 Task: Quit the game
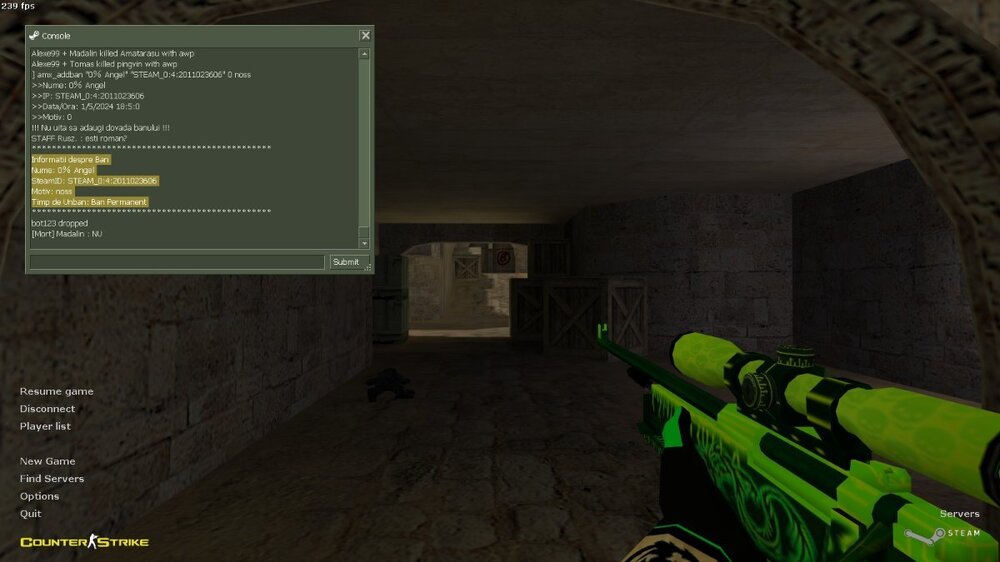point(30,514)
